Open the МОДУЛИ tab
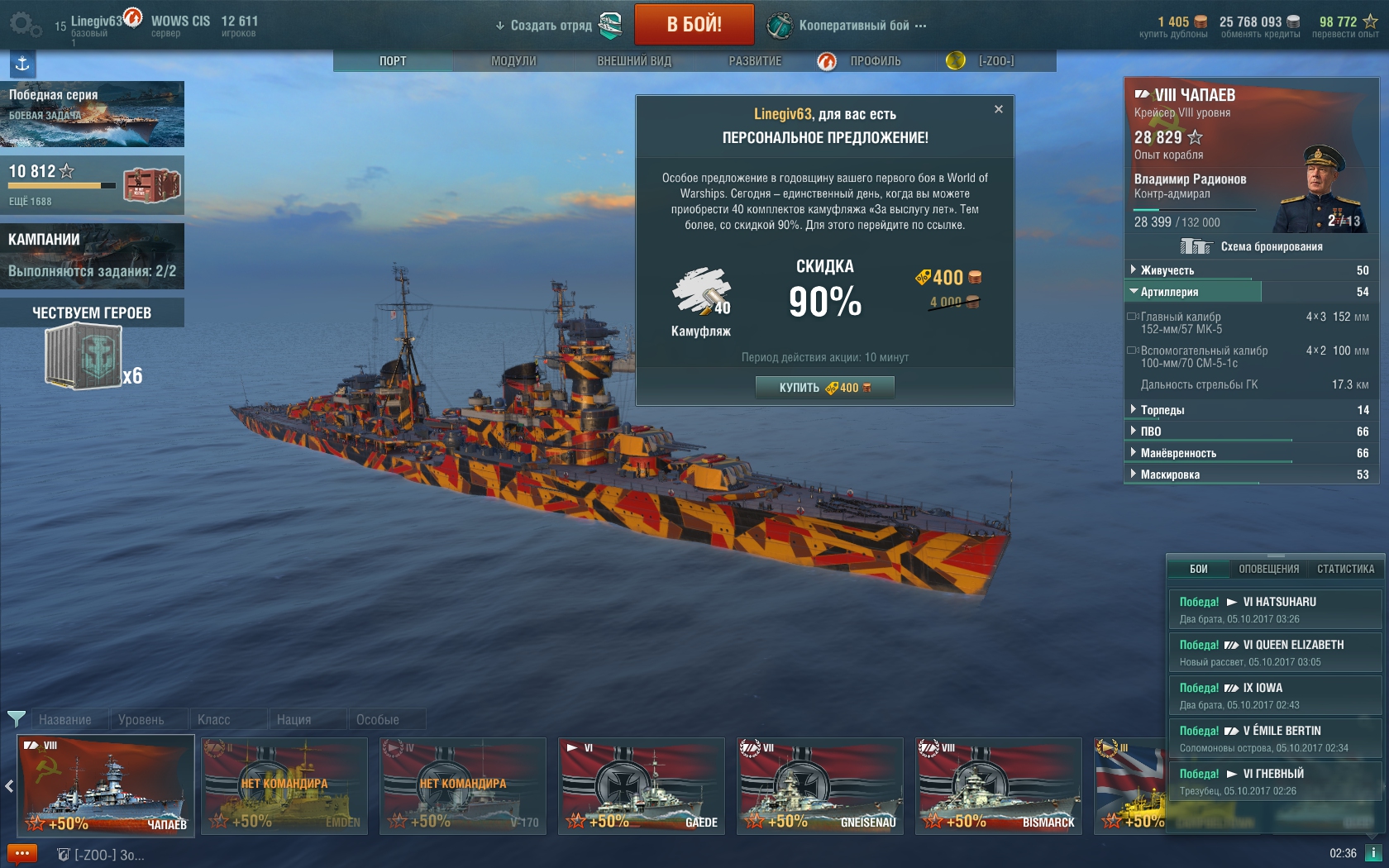 tap(513, 61)
